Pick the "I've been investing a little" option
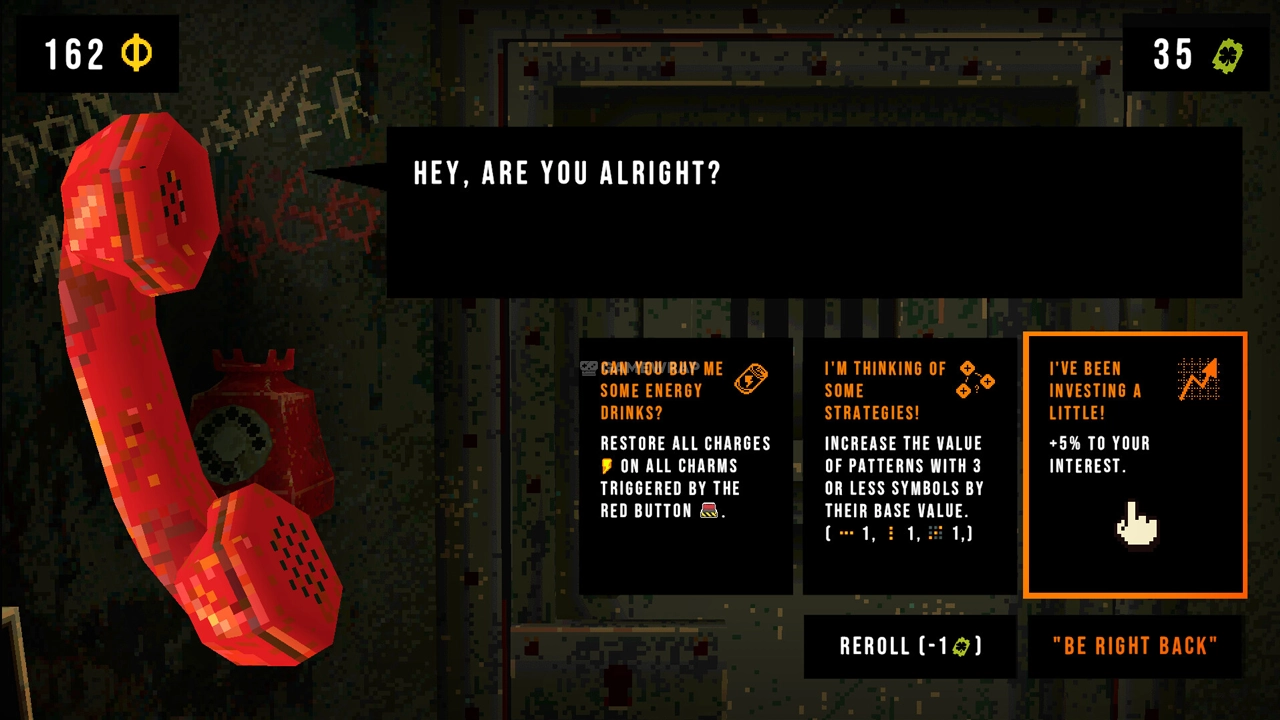 click(x=1135, y=465)
